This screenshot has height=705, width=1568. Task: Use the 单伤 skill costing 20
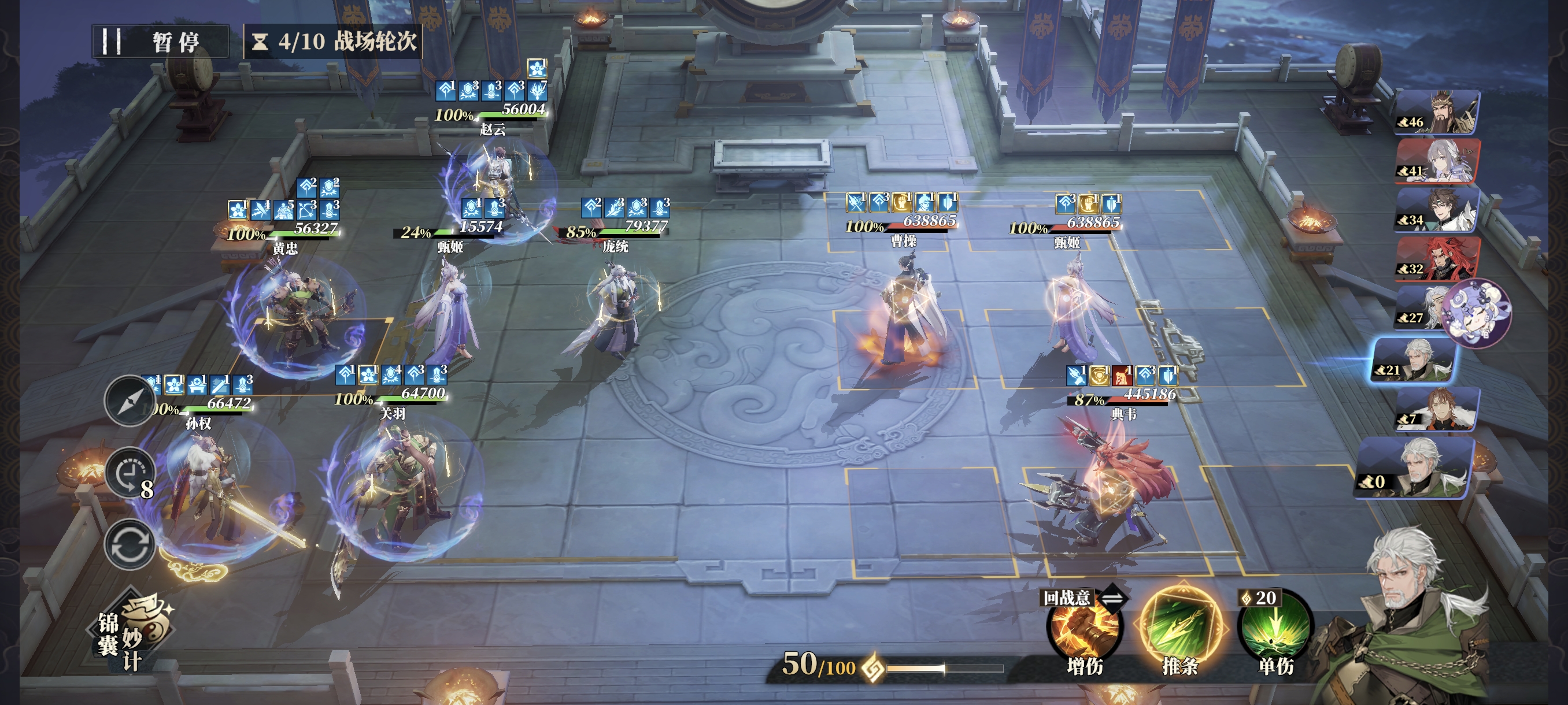(1275, 630)
